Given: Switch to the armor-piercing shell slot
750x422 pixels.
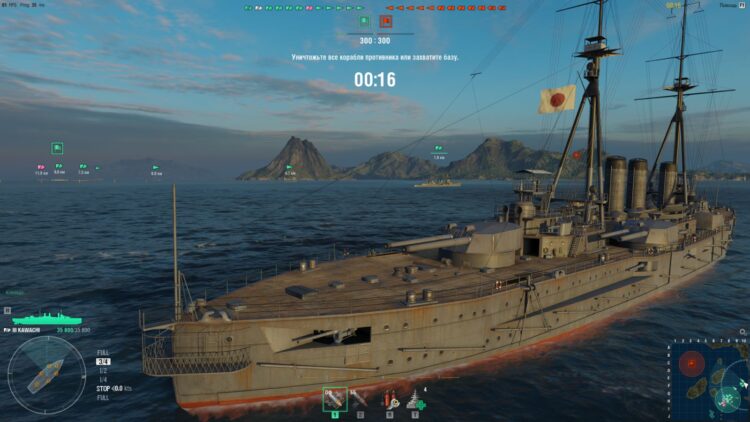Looking at the screenshot, I should [x=359, y=398].
